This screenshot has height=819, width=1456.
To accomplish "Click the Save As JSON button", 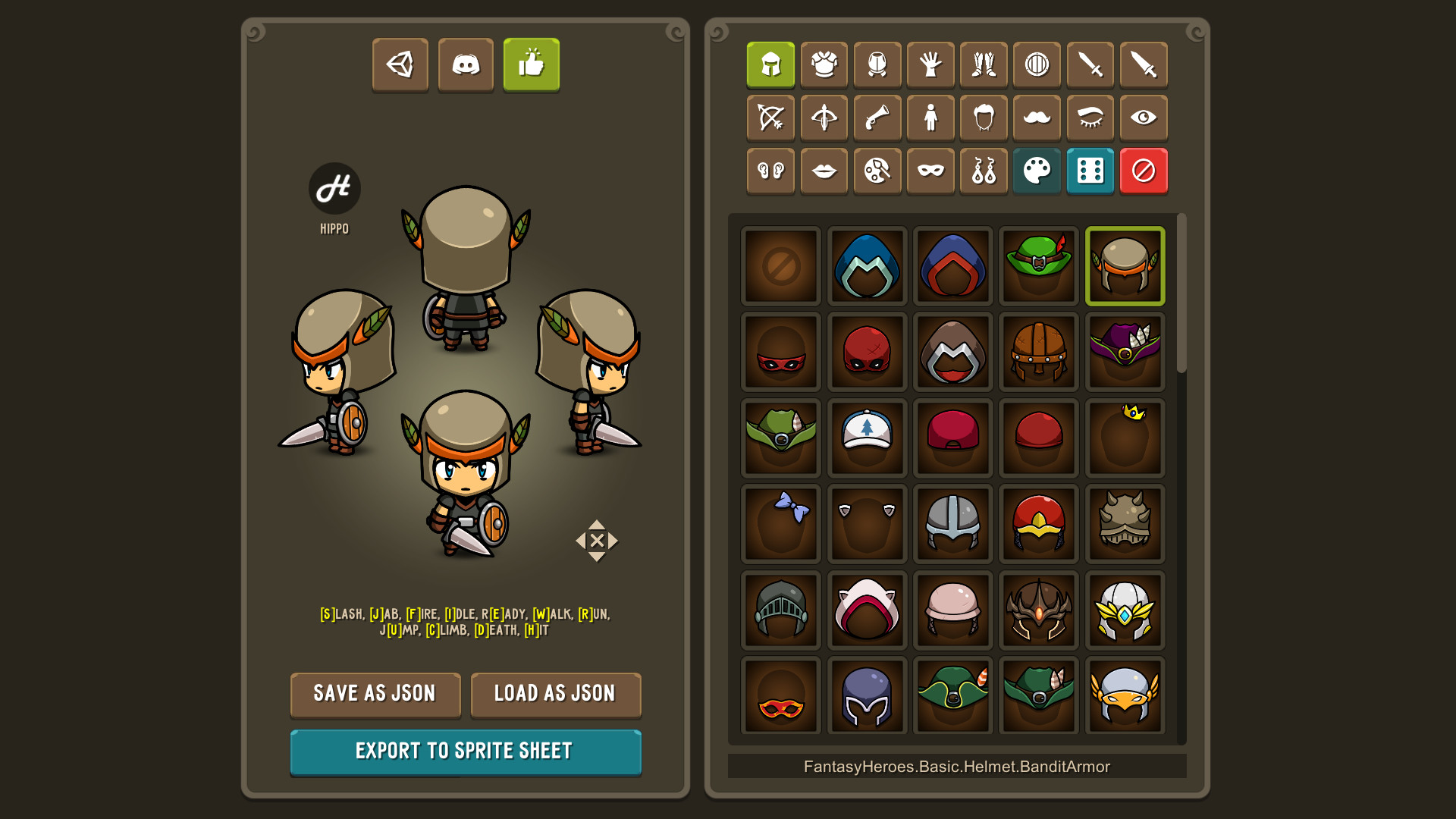I will (x=375, y=694).
